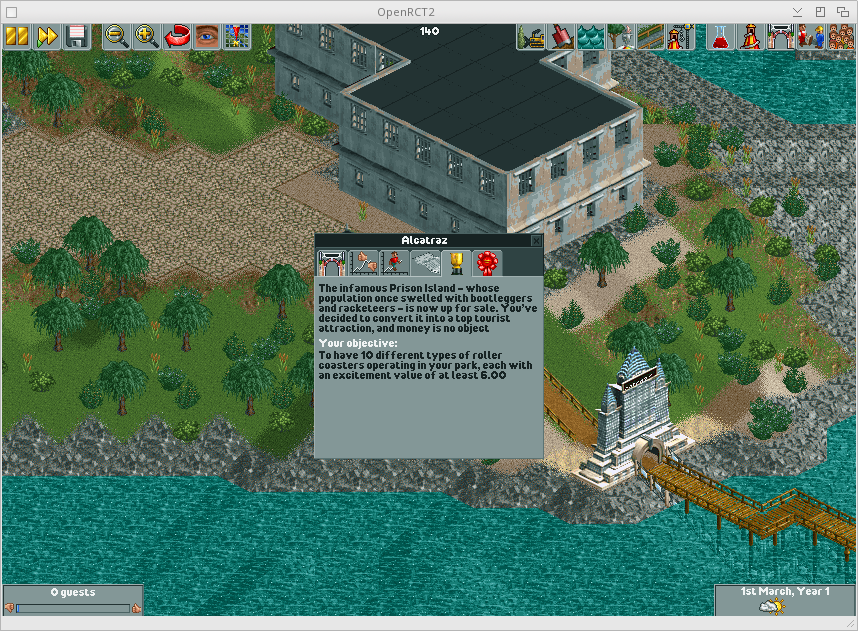This screenshot has height=631, width=858.
Task: Close the Alcatraz window
Action: (x=536, y=241)
